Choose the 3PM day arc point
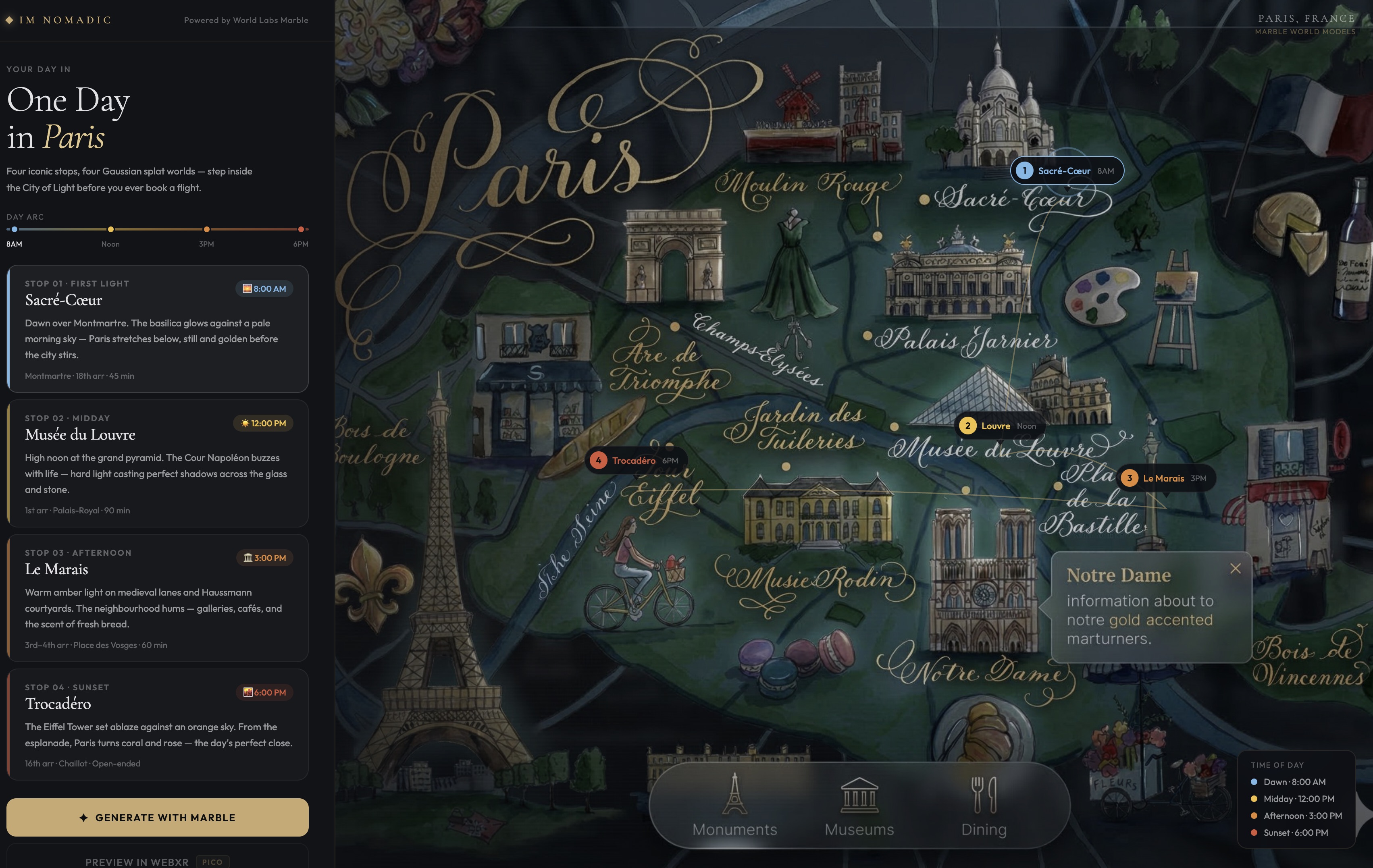The width and height of the screenshot is (1373, 868). coord(206,229)
